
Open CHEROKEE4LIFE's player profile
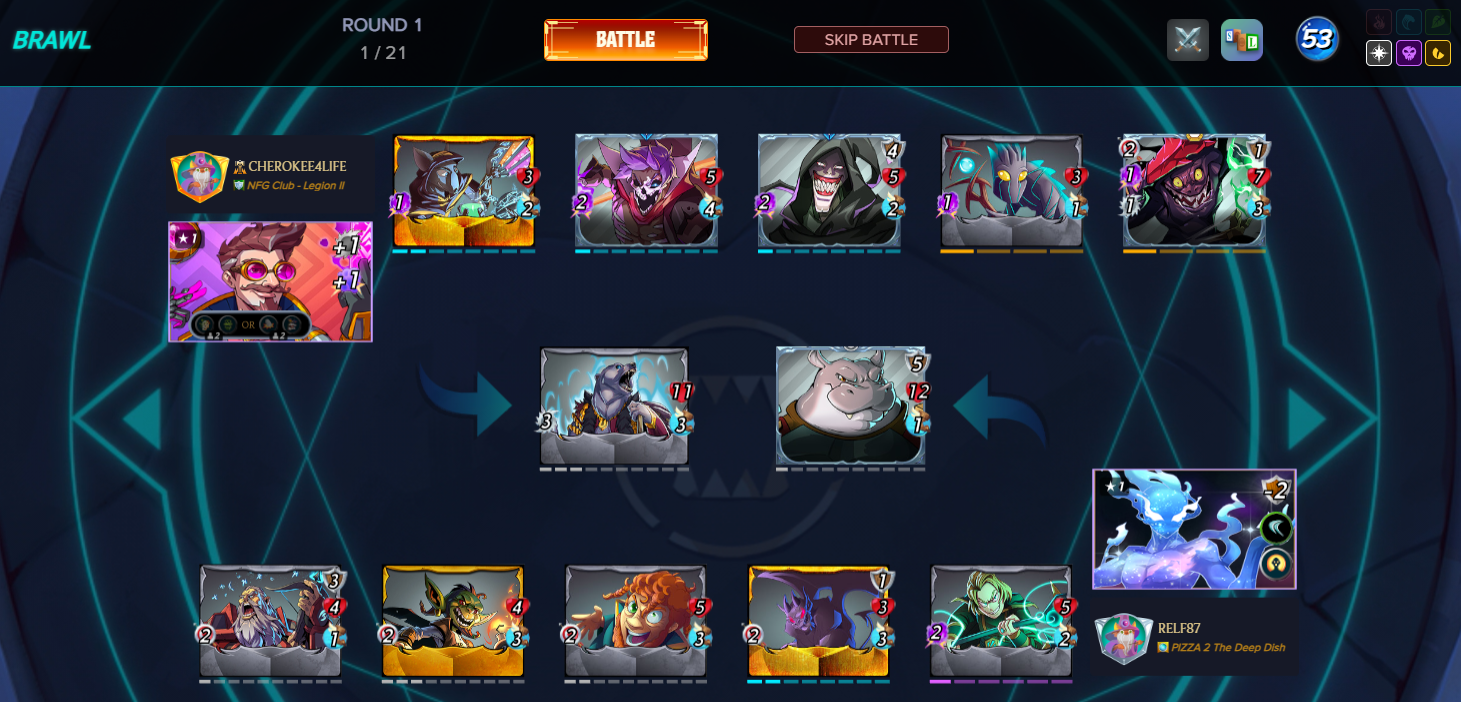point(297,166)
